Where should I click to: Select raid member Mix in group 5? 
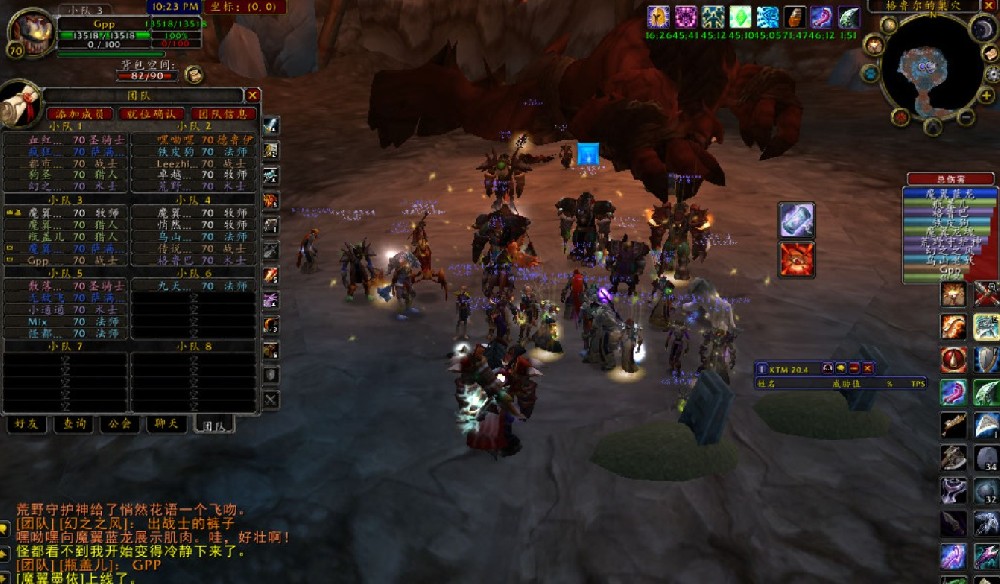(38, 321)
